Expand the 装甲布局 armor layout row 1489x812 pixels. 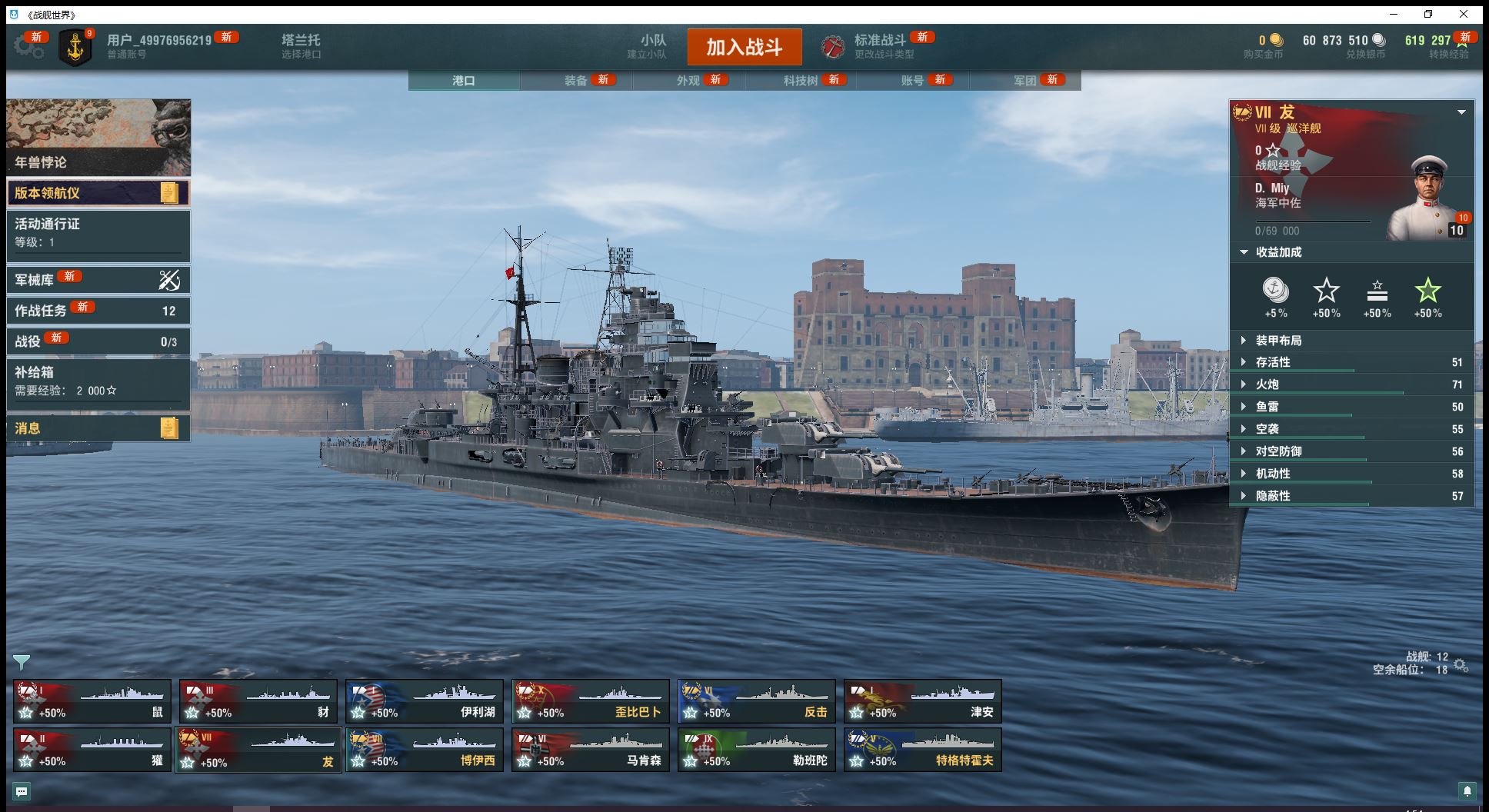tap(1278, 341)
